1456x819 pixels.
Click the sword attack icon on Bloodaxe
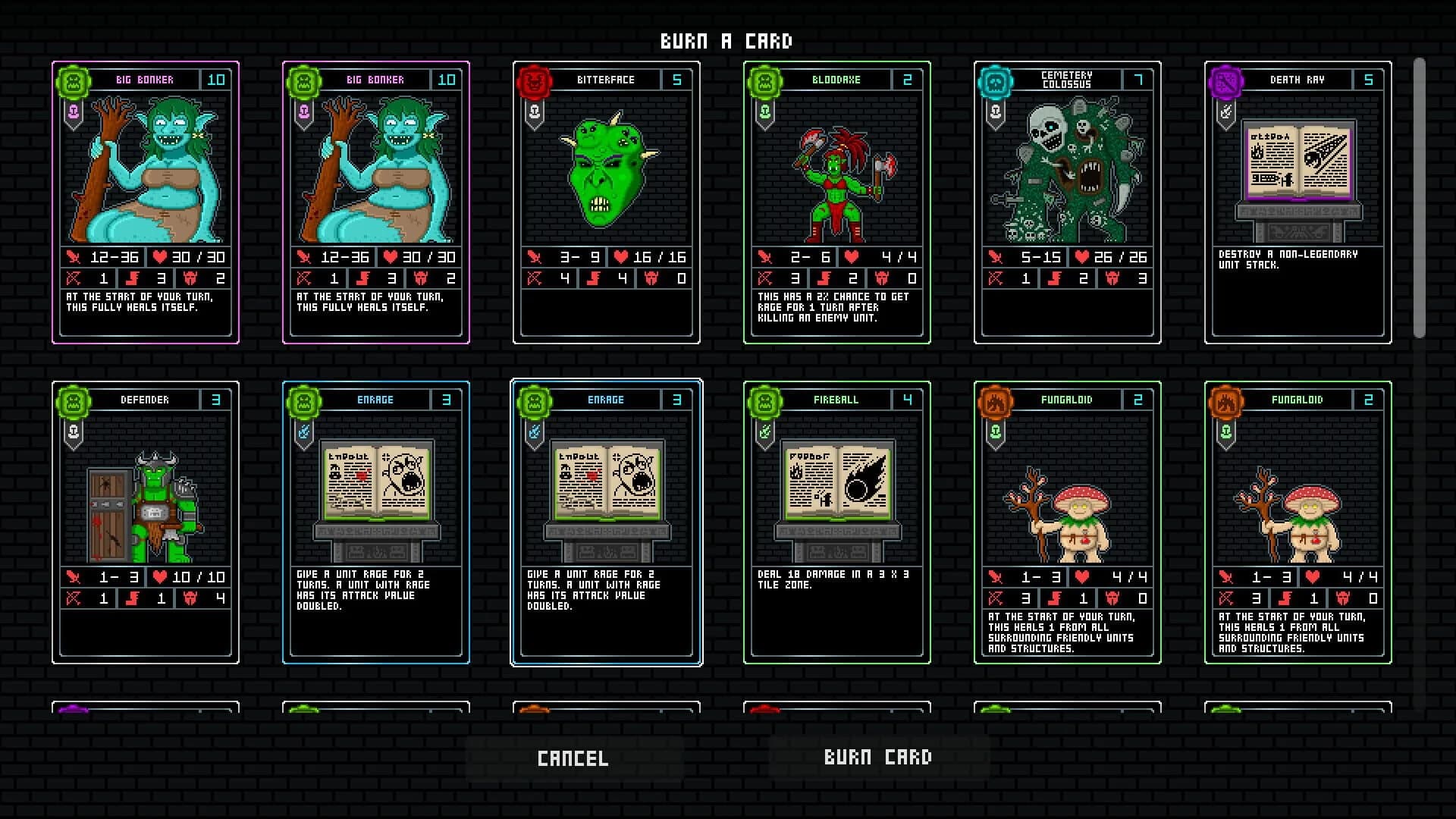[767, 257]
